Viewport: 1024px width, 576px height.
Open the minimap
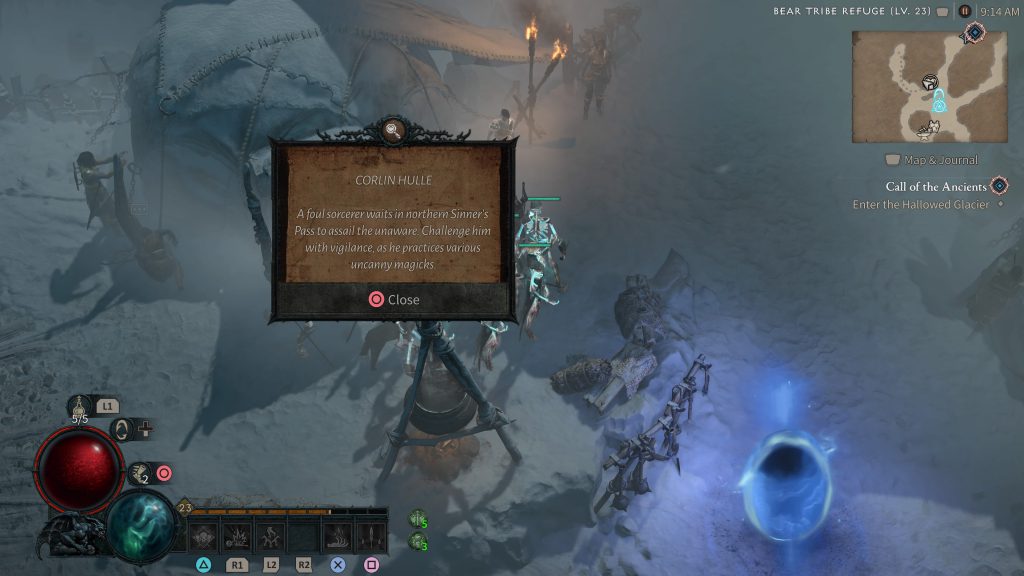pos(929,87)
